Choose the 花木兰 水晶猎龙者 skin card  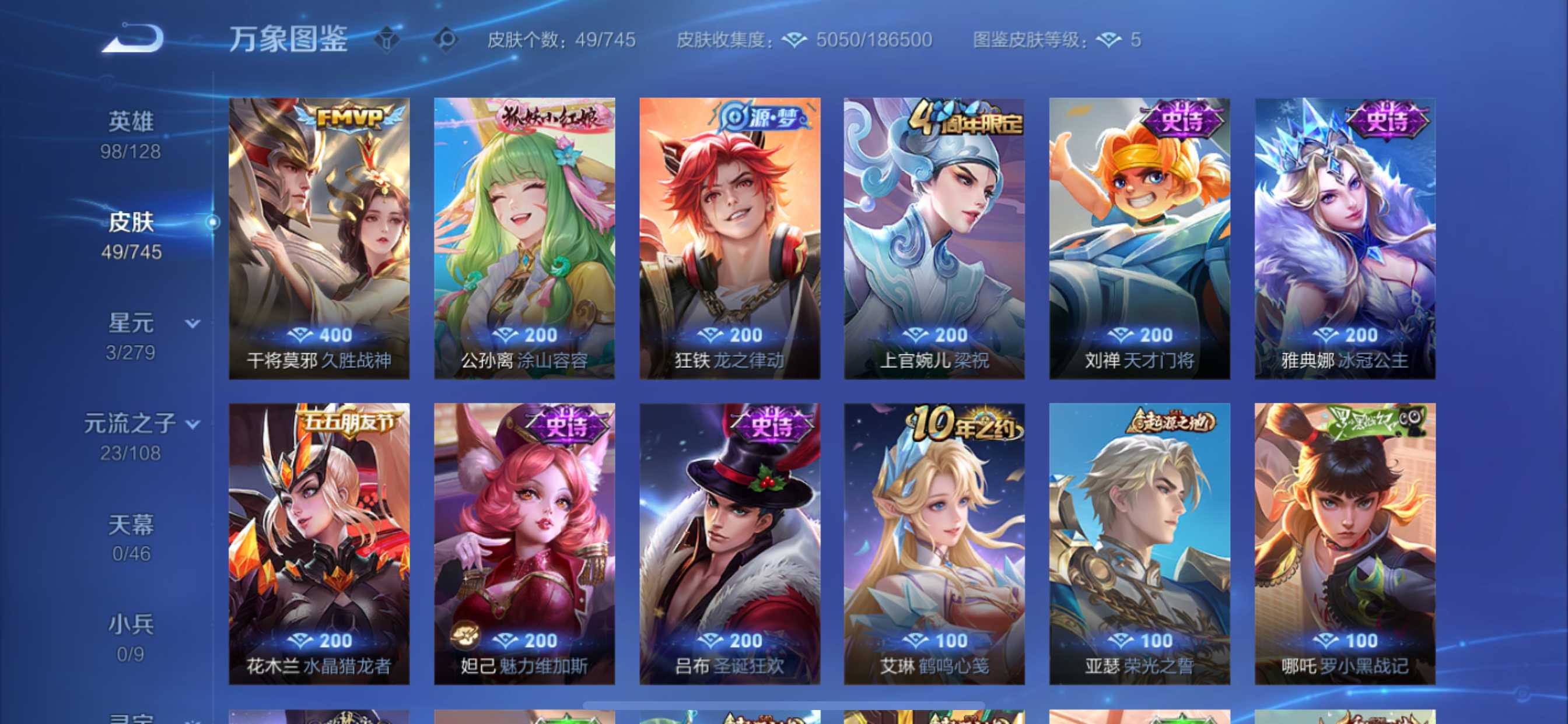[319, 543]
